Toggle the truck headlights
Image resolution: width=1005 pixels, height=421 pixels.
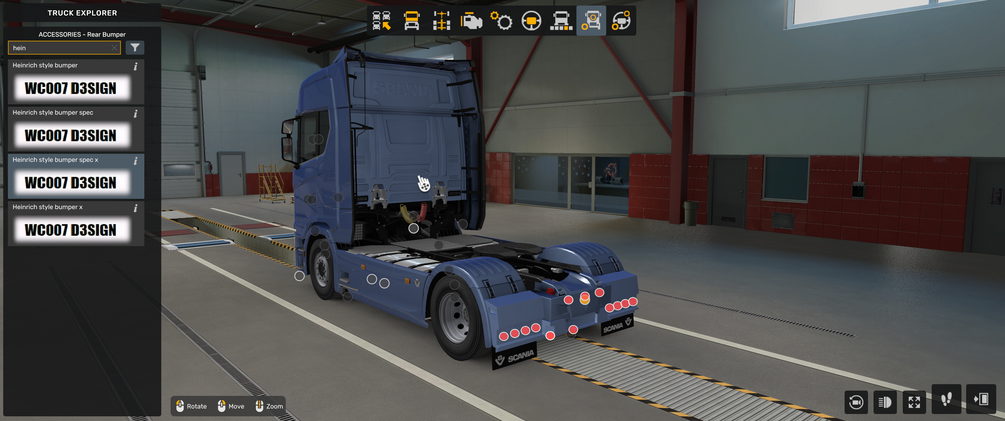[x=884, y=402]
